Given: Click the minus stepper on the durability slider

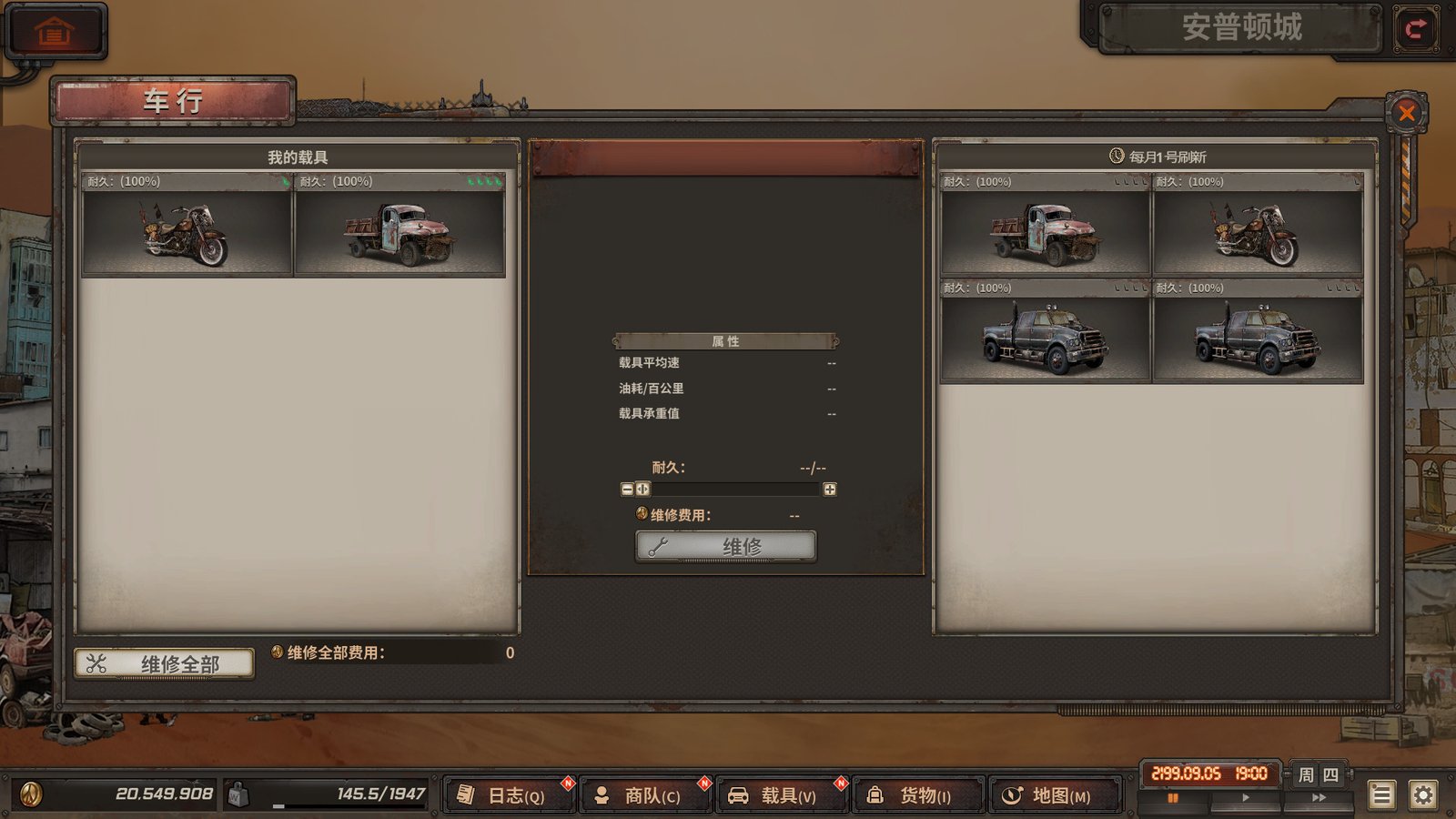Looking at the screenshot, I should pyautogui.click(x=626, y=489).
